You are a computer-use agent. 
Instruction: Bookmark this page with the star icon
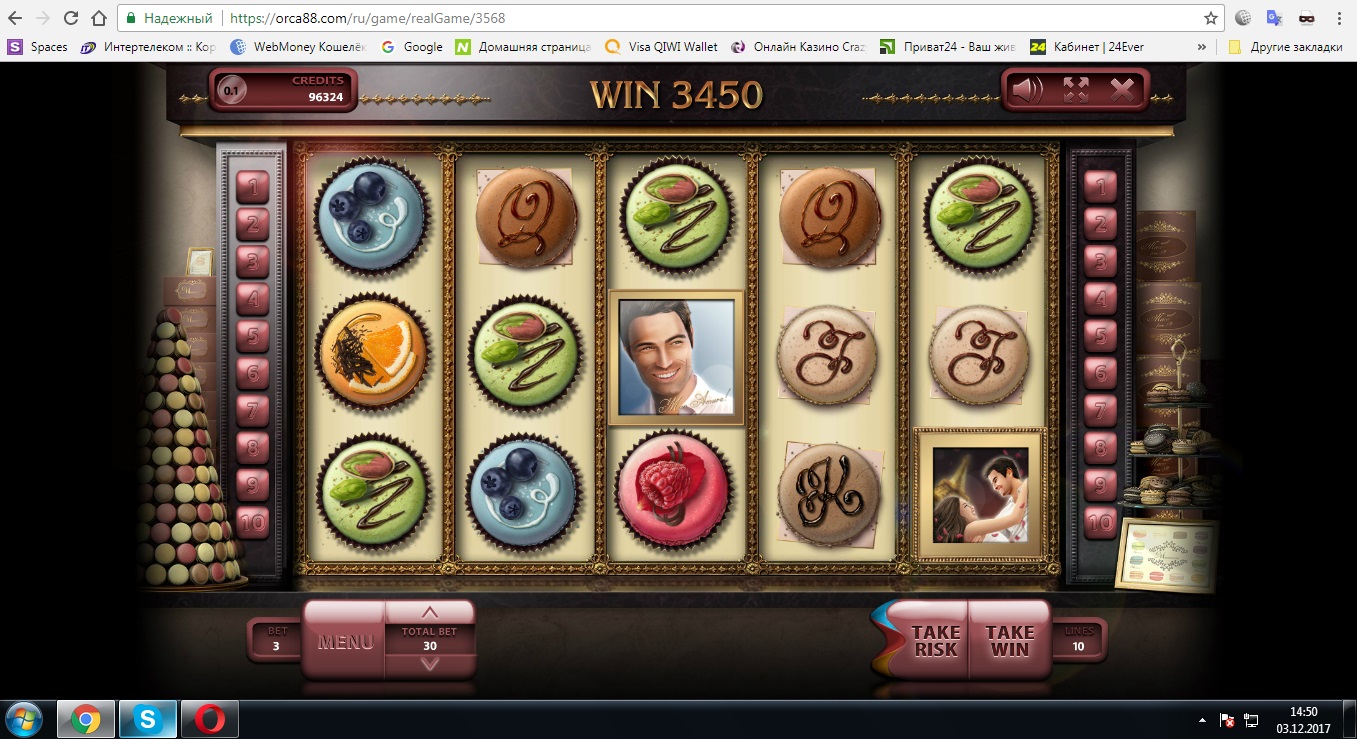(1211, 18)
